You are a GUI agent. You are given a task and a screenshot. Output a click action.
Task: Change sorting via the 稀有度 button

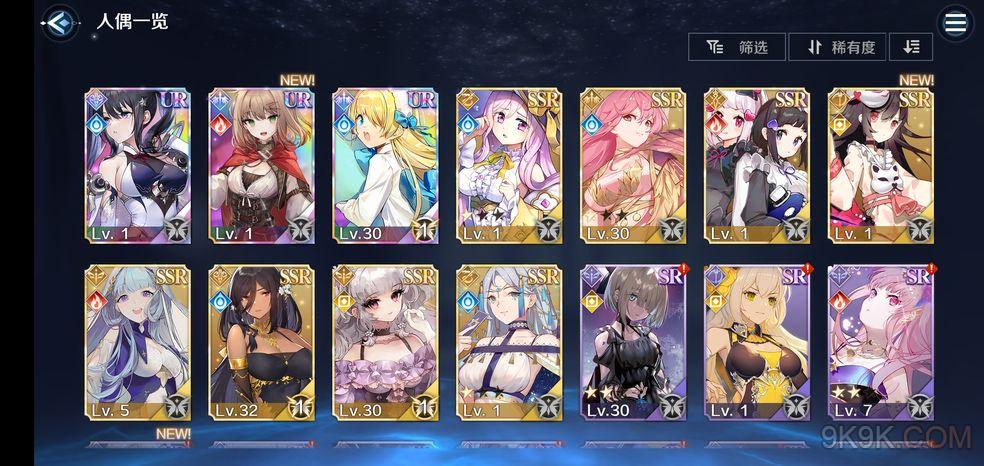(x=838, y=47)
